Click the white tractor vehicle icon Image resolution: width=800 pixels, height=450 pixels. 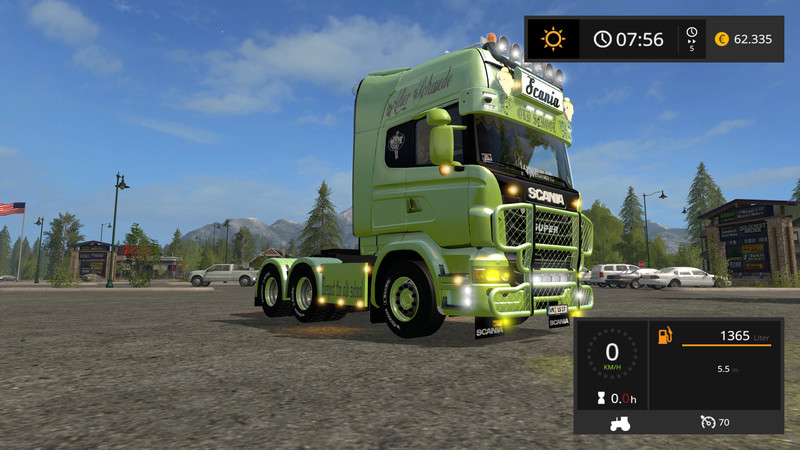click(619, 423)
